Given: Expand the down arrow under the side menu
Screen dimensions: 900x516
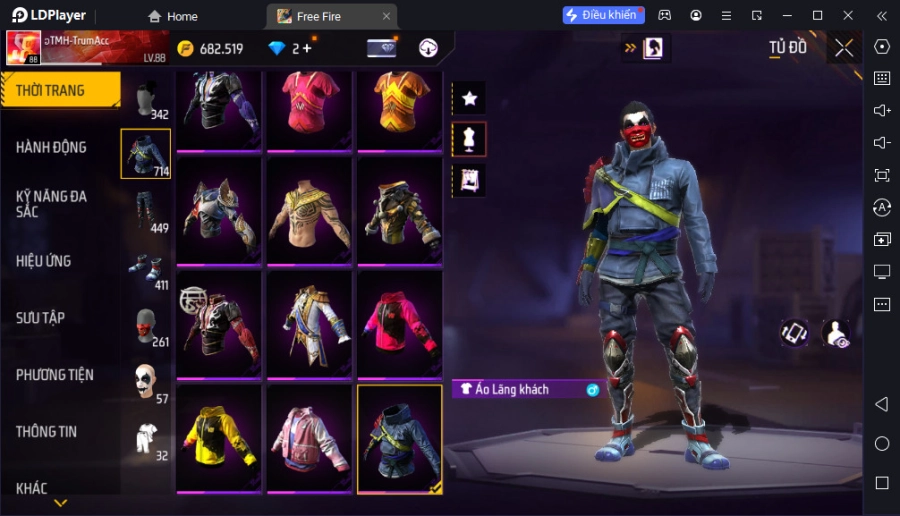Looking at the screenshot, I should point(60,503).
